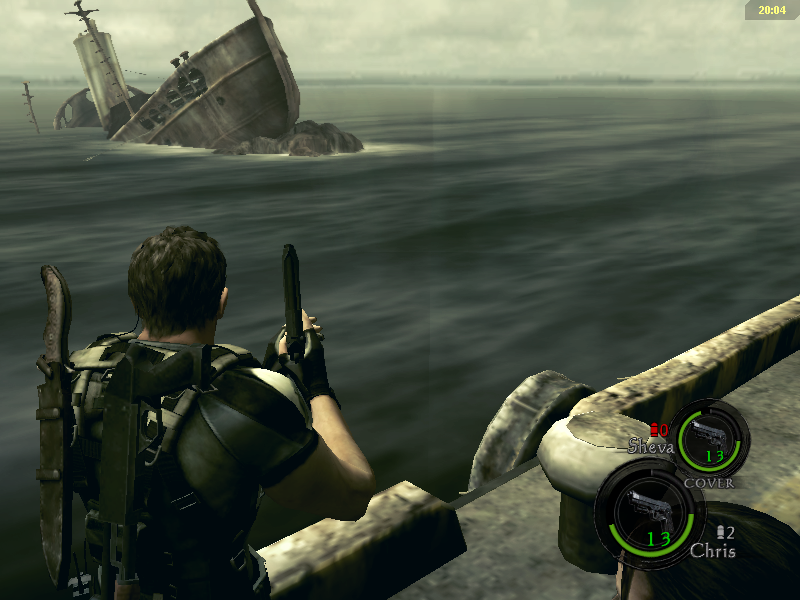Toggle Sheva's COVER mode label

click(x=708, y=482)
